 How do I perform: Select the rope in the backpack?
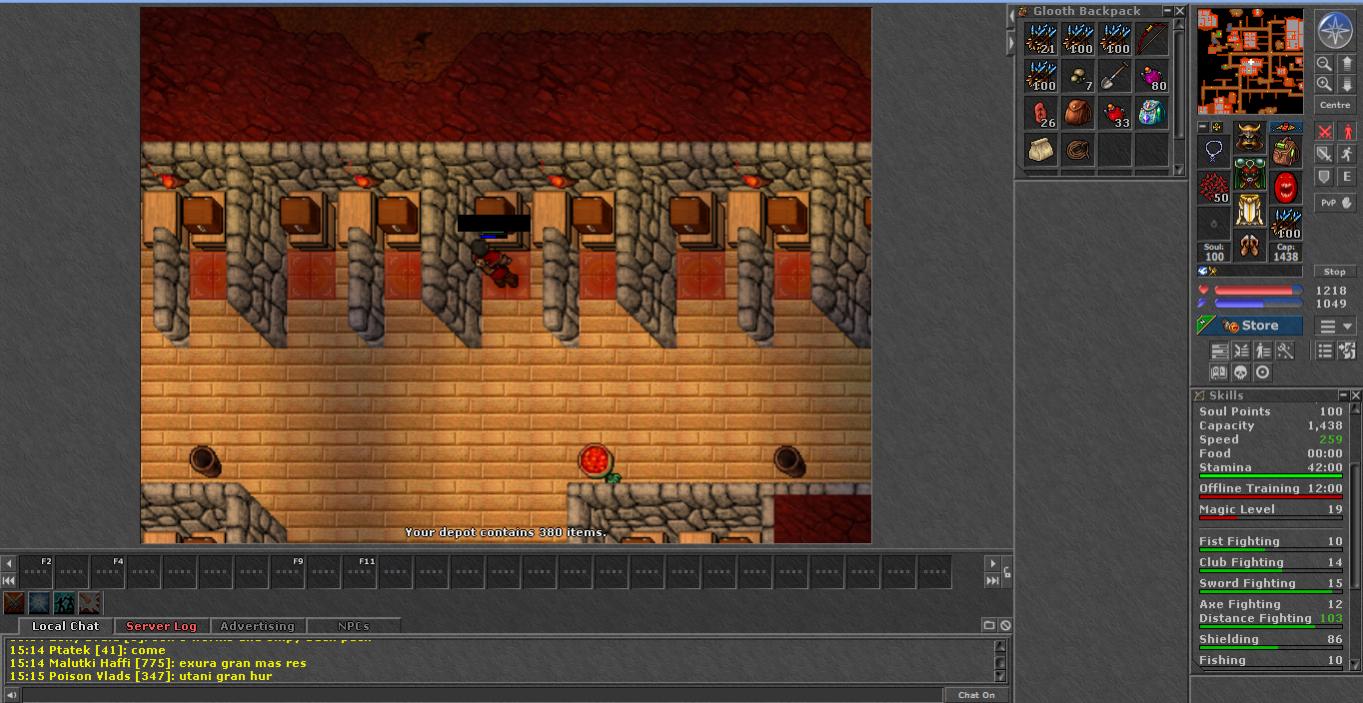pyautogui.click(x=1078, y=150)
